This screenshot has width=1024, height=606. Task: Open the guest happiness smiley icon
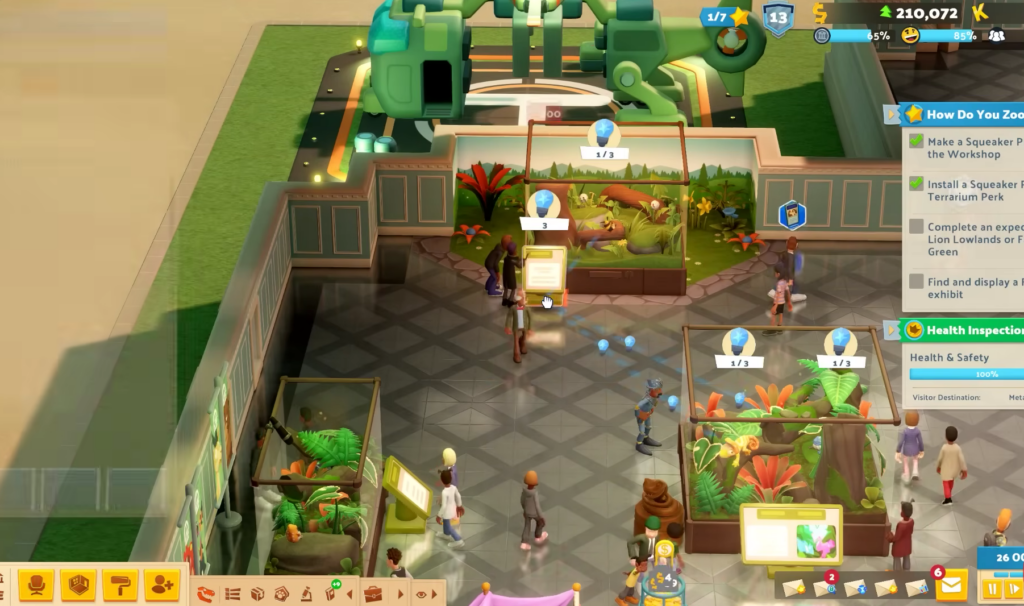click(x=909, y=36)
